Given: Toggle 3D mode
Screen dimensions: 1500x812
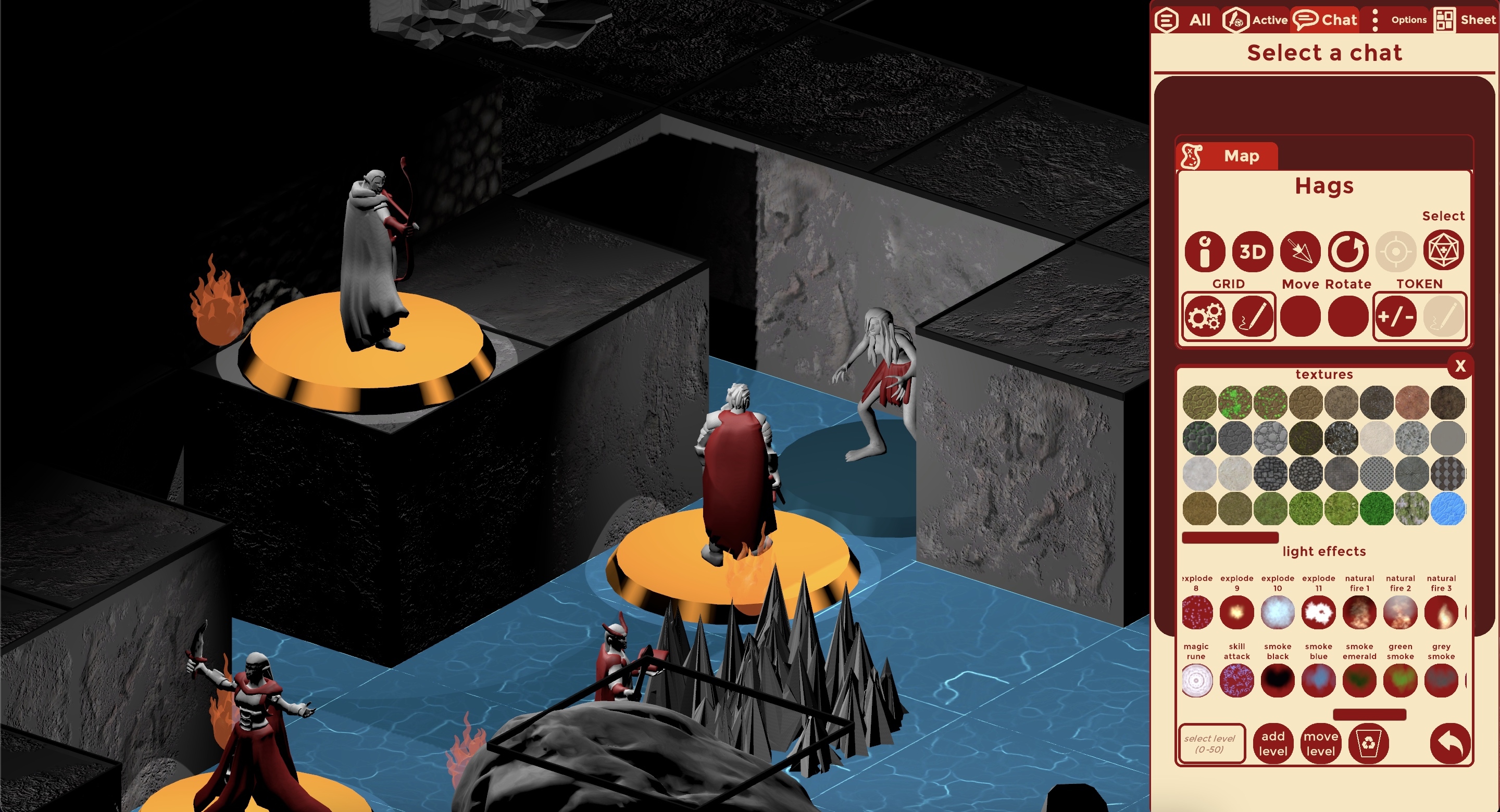Looking at the screenshot, I should pos(1252,251).
